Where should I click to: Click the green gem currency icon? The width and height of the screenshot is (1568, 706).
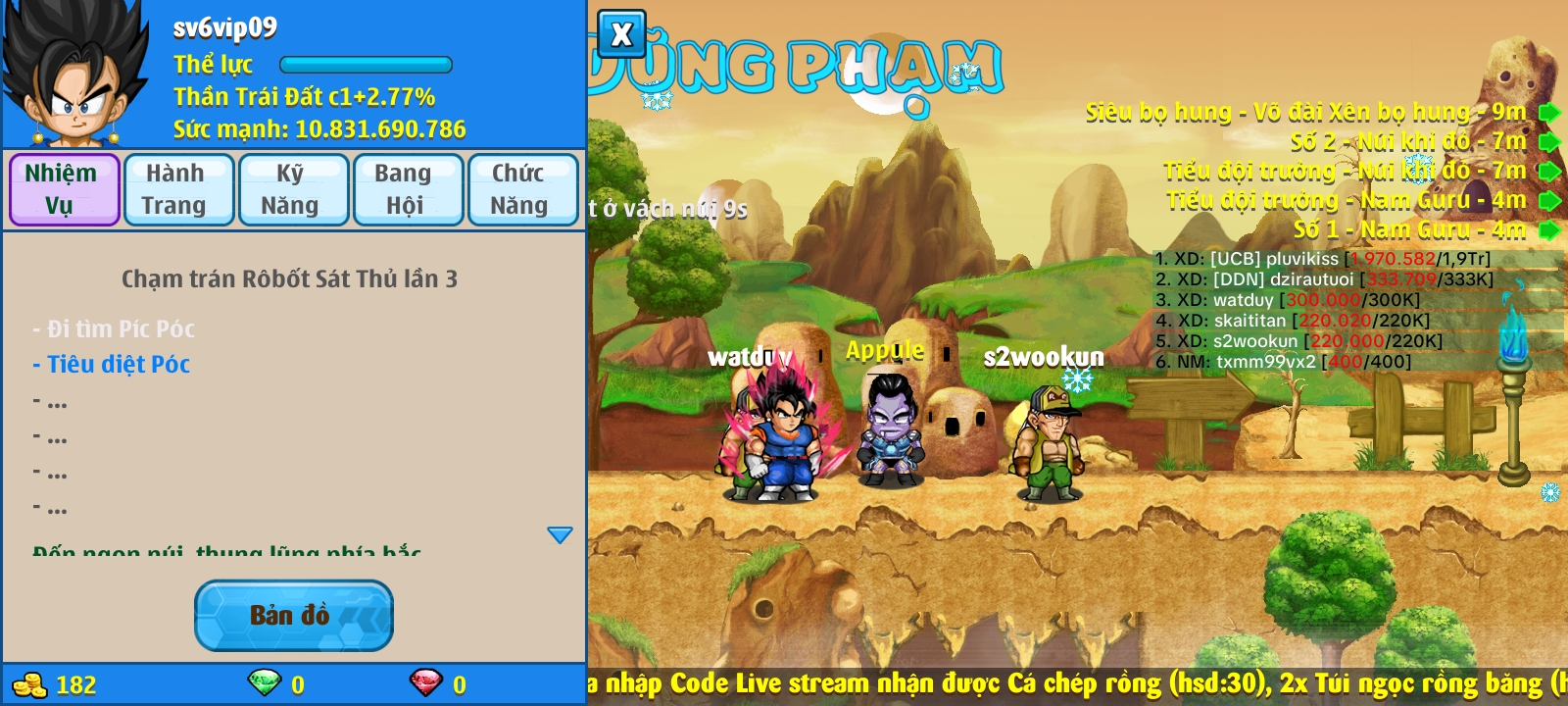point(265,682)
